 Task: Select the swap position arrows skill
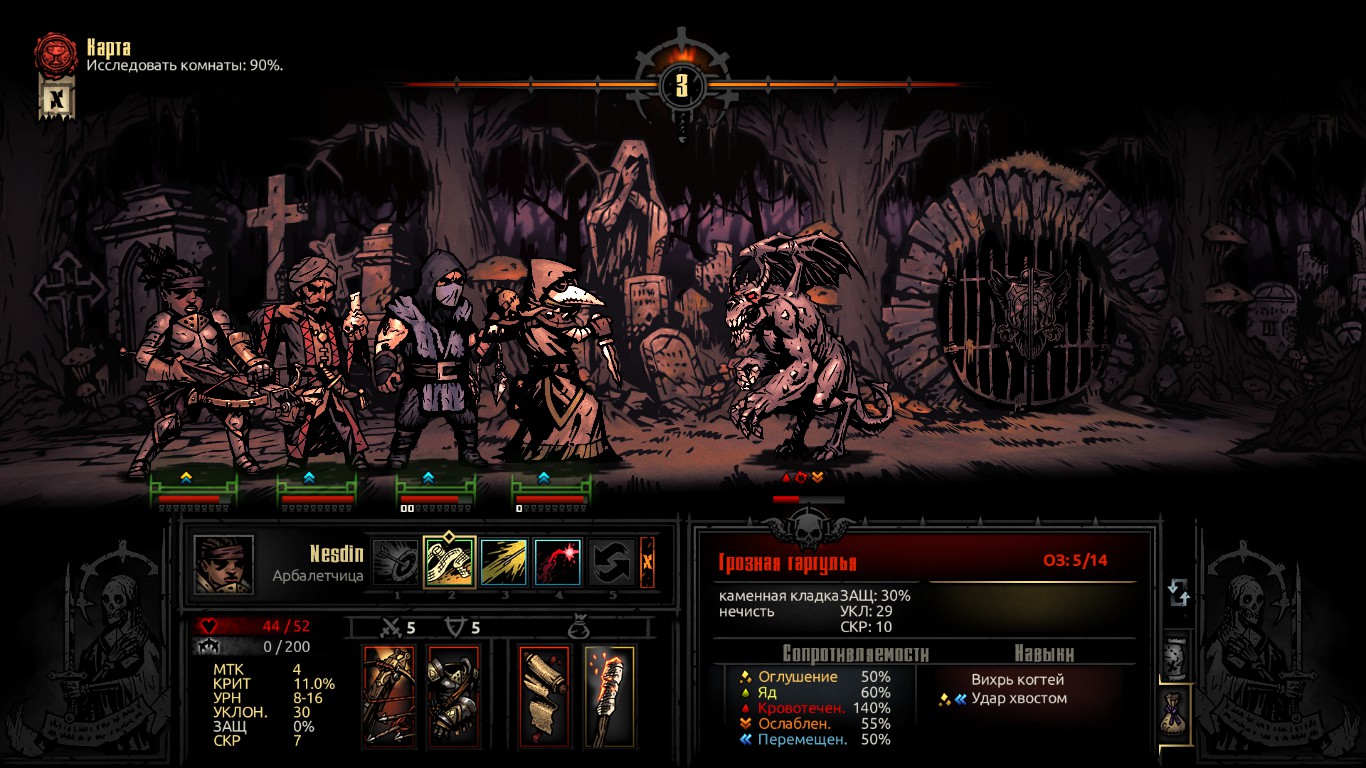610,562
